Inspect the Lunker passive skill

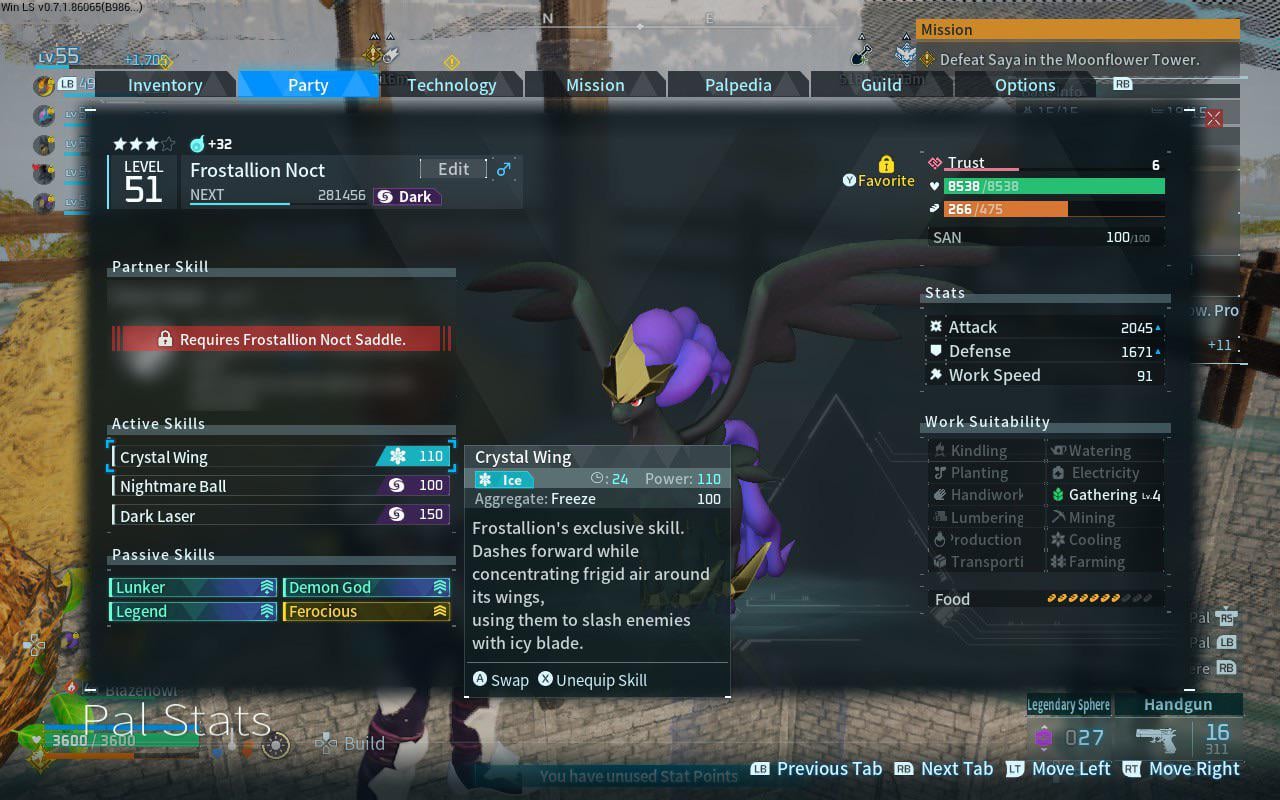pos(193,587)
